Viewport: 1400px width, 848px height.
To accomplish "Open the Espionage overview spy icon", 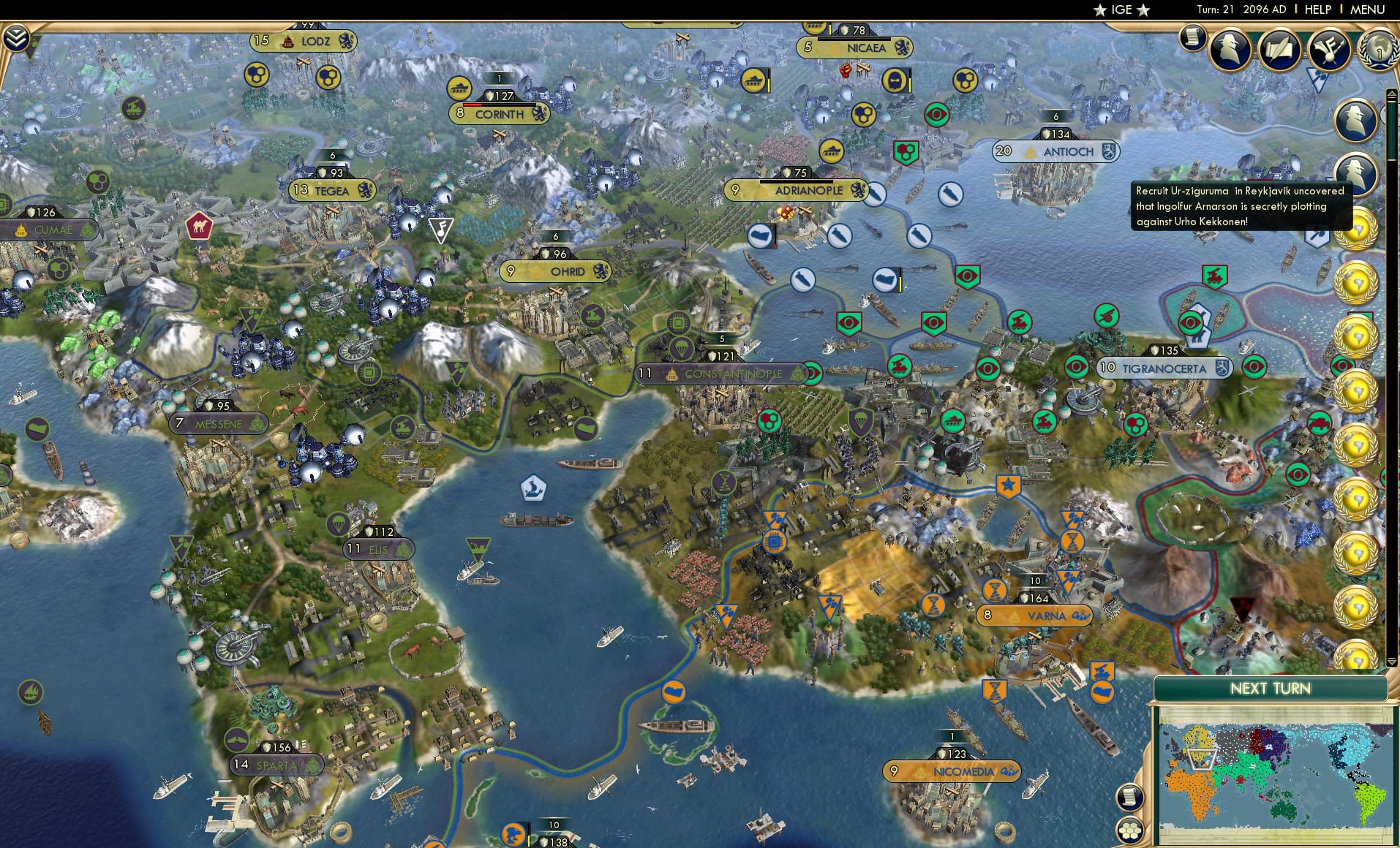I will click(x=1229, y=50).
